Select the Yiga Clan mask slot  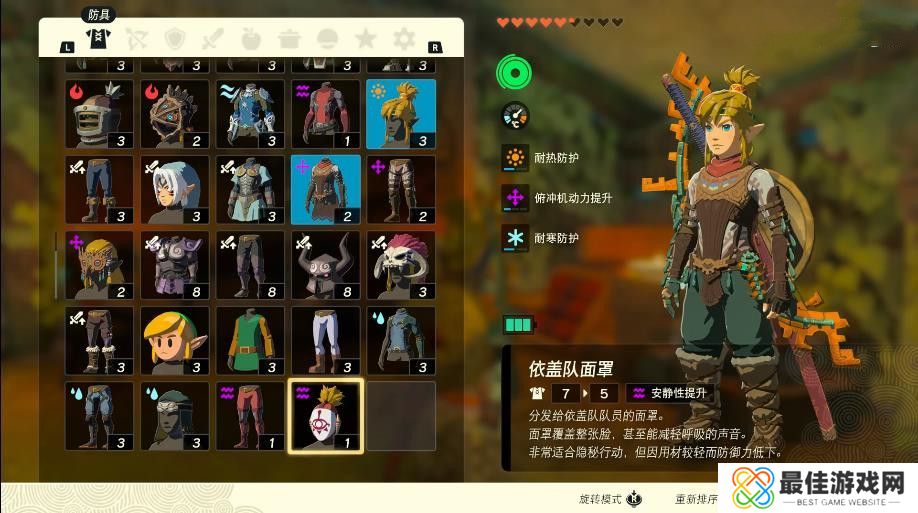tap(325, 415)
